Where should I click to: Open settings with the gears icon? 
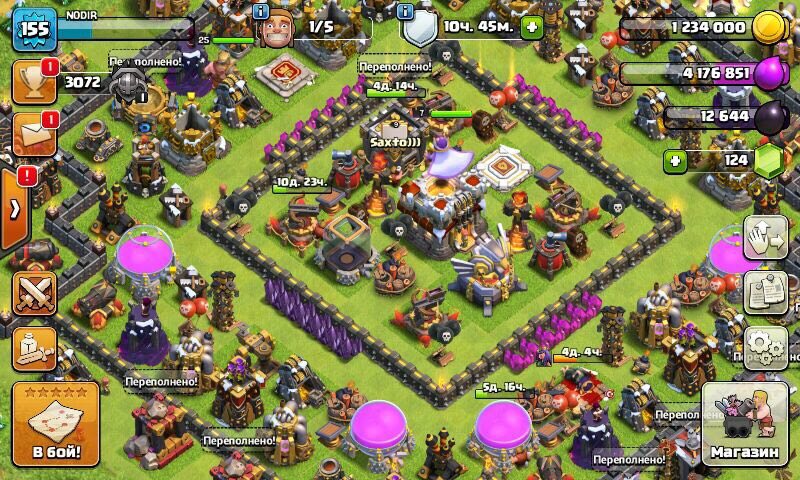pyautogui.click(x=767, y=346)
